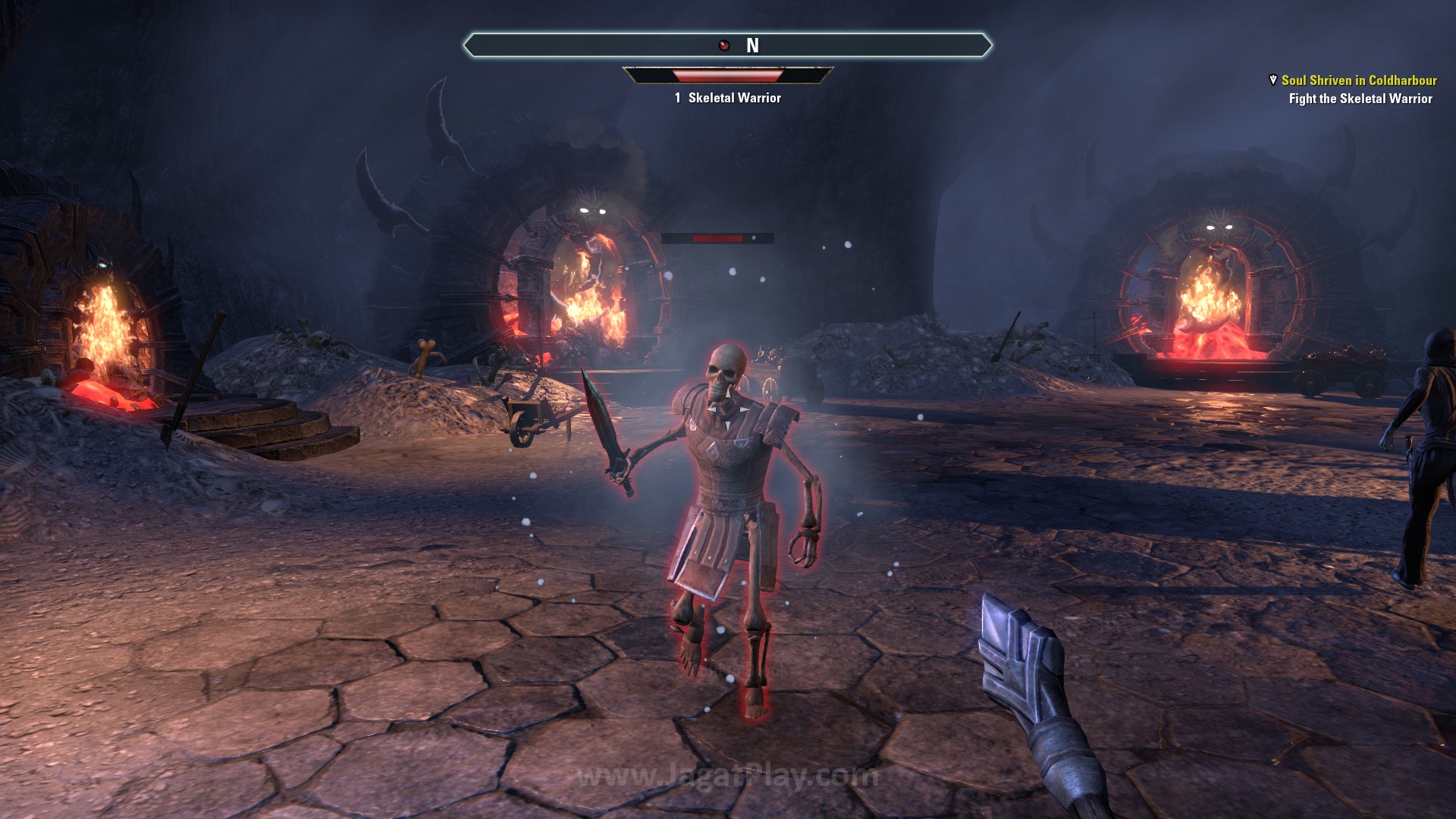Click the quest marker icon beside Soul Shriven

[1272, 80]
